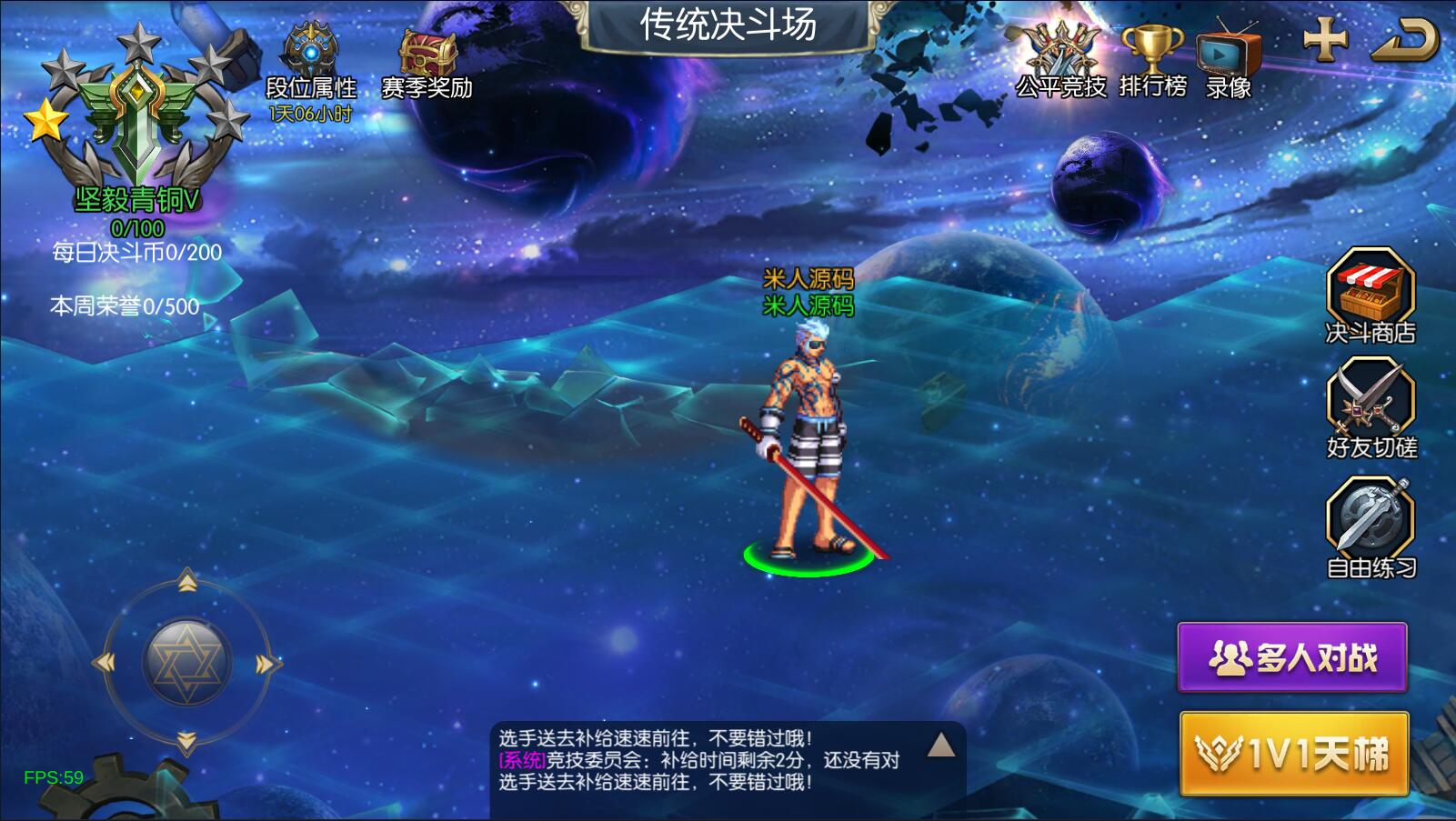
Task: Click the golden plus button
Action: click(x=1325, y=40)
